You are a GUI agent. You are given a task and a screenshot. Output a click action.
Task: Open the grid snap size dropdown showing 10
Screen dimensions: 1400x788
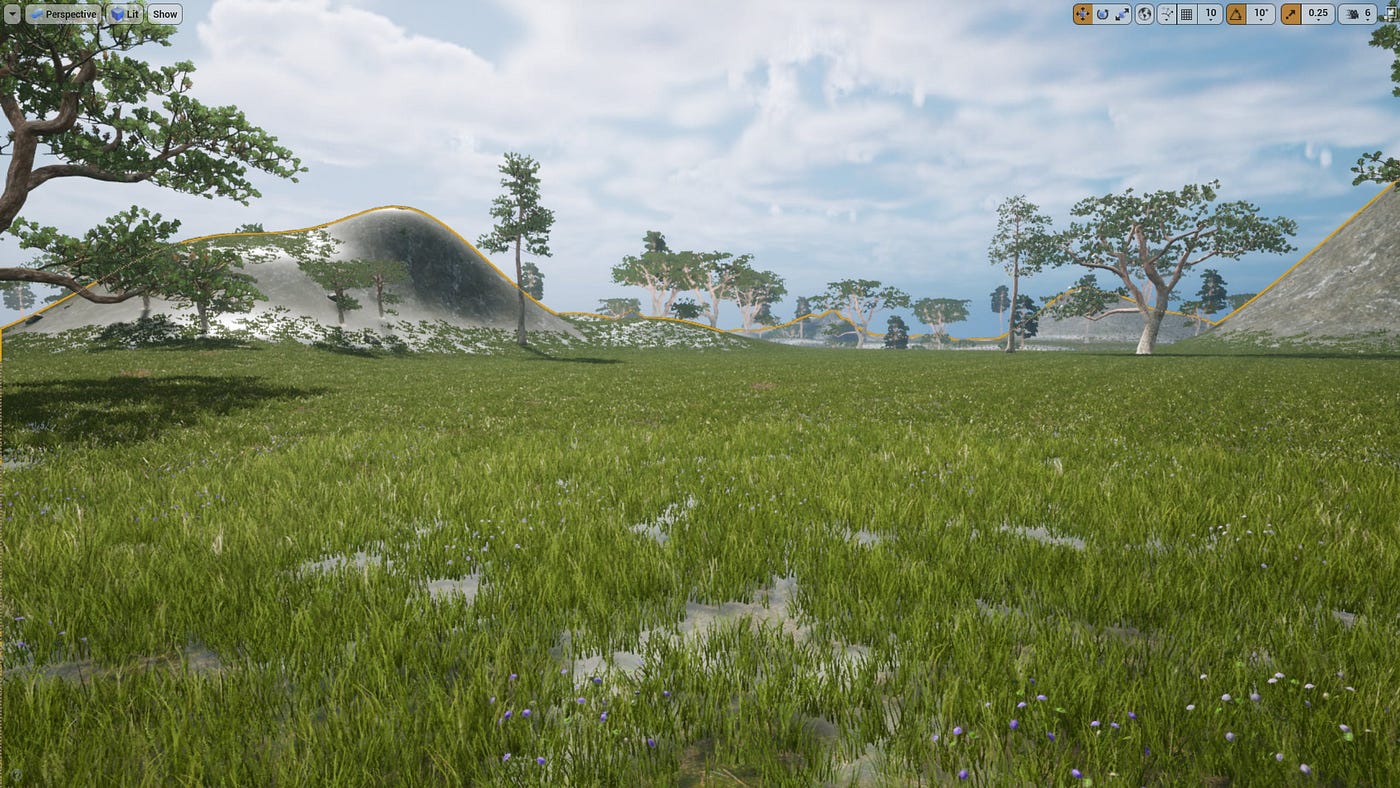point(1211,13)
